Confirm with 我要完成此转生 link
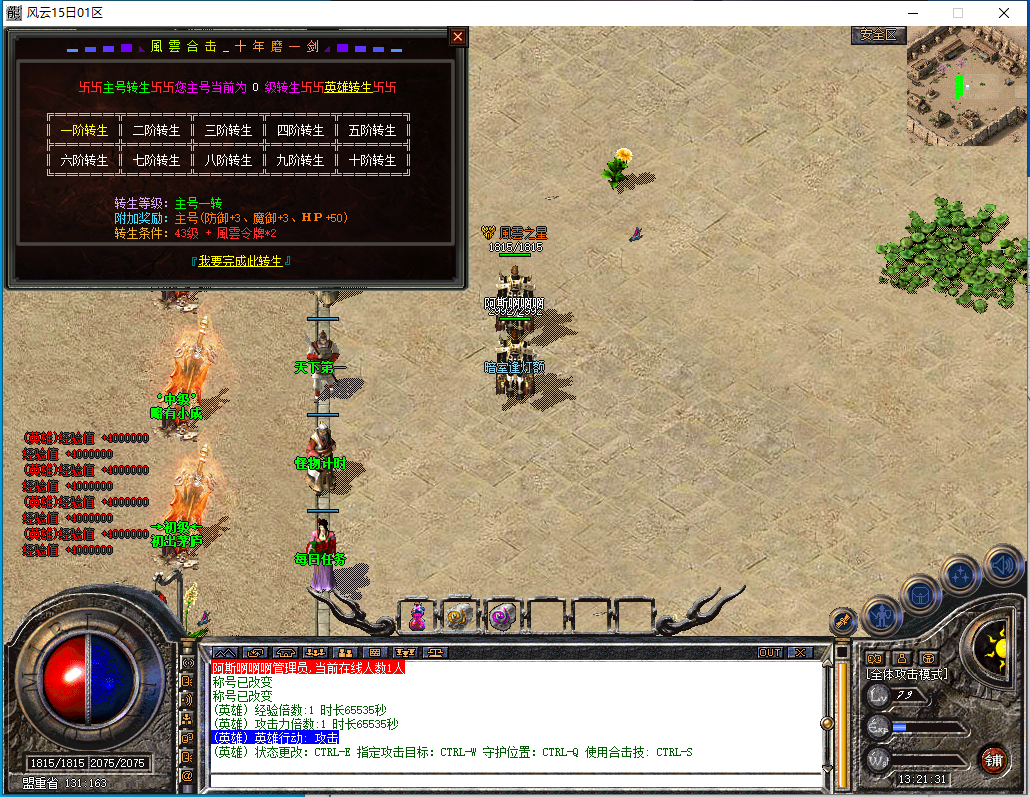 click(241, 260)
